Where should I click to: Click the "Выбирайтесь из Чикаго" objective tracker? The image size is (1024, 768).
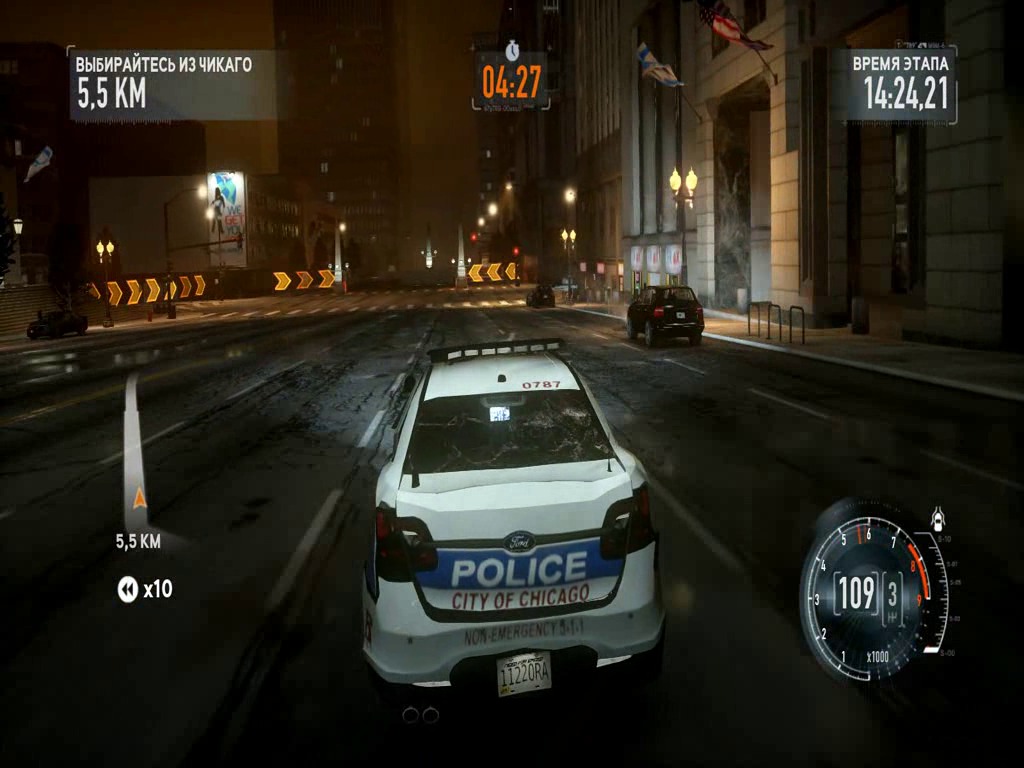[x=170, y=81]
